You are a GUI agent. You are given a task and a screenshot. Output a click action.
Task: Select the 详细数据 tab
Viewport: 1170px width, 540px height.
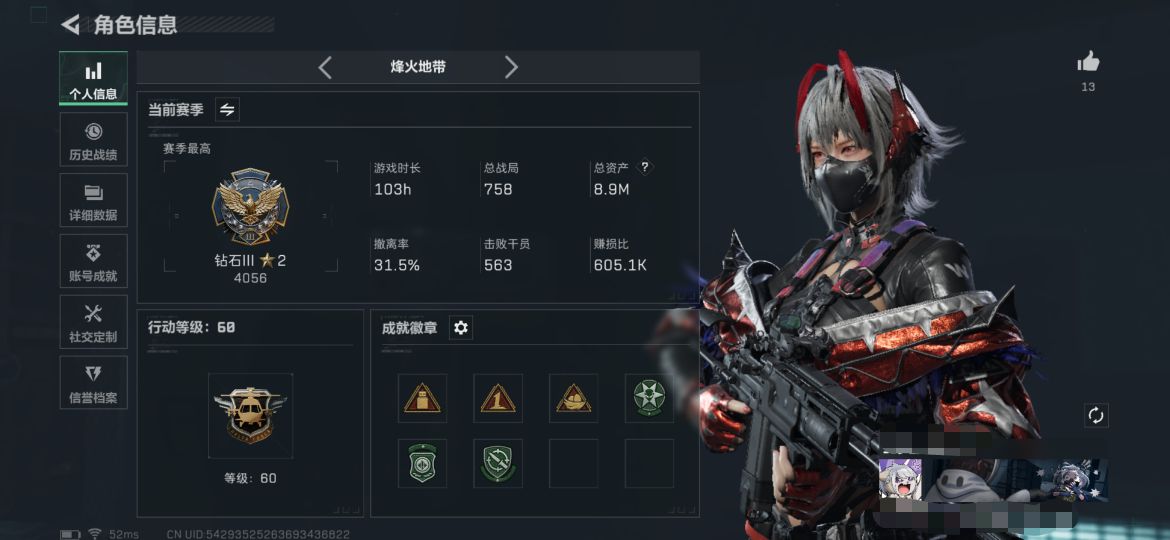(93, 200)
